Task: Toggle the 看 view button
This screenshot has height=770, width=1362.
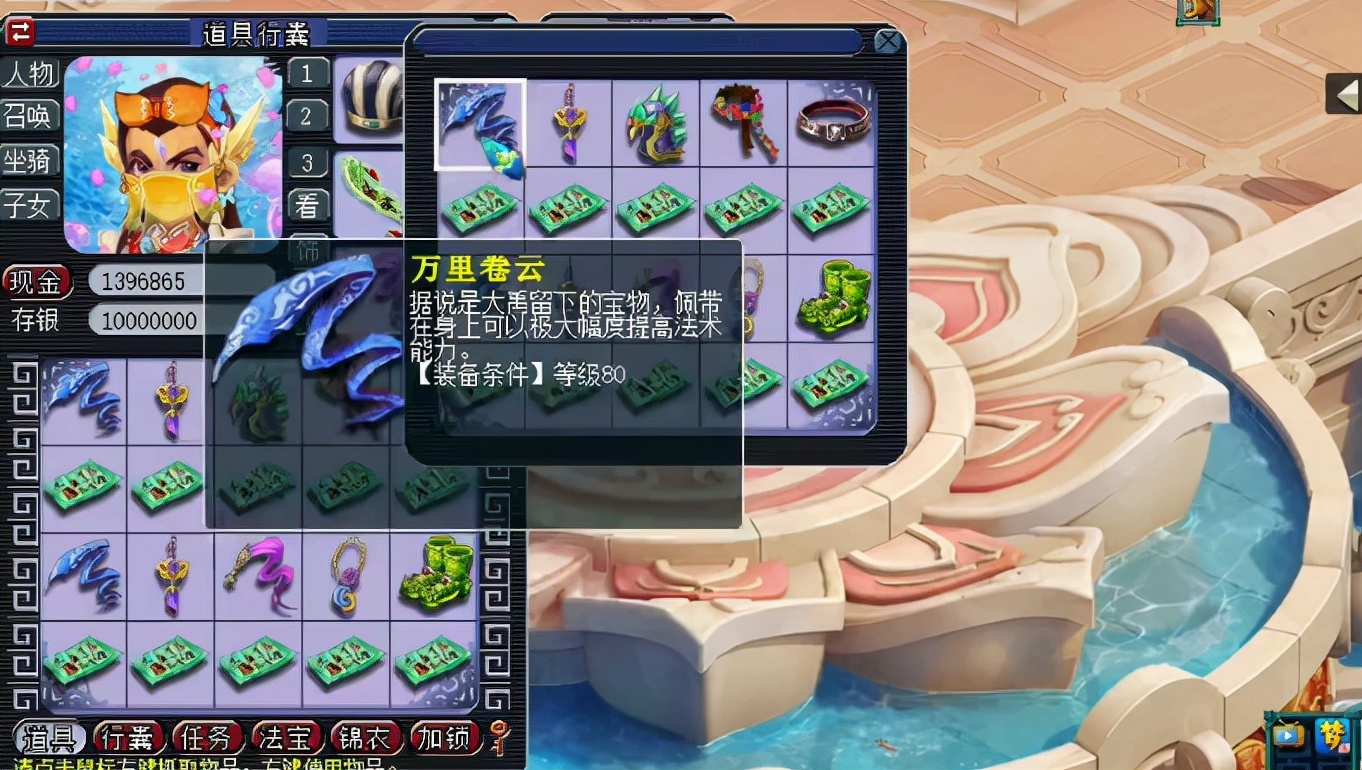Action: click(x=307, y=207)
